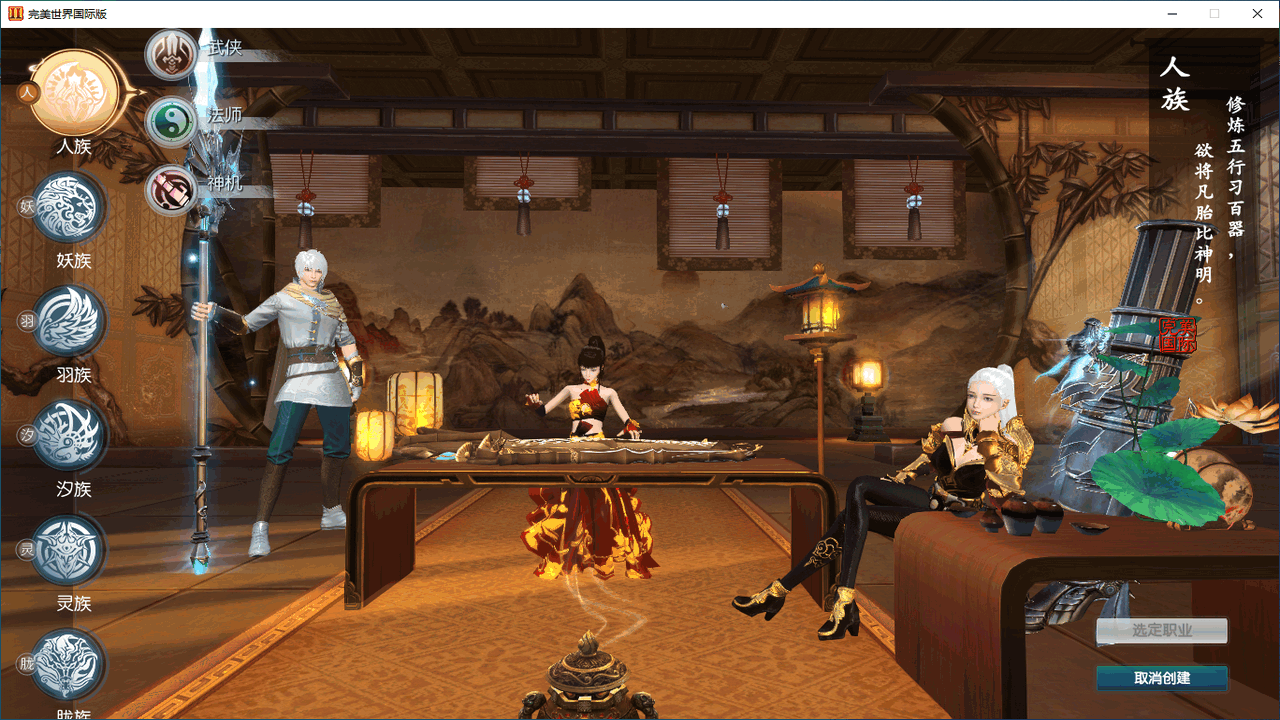1280x720 pixels.
Task: Minimize the game window
Action: tap(1171, 14)
